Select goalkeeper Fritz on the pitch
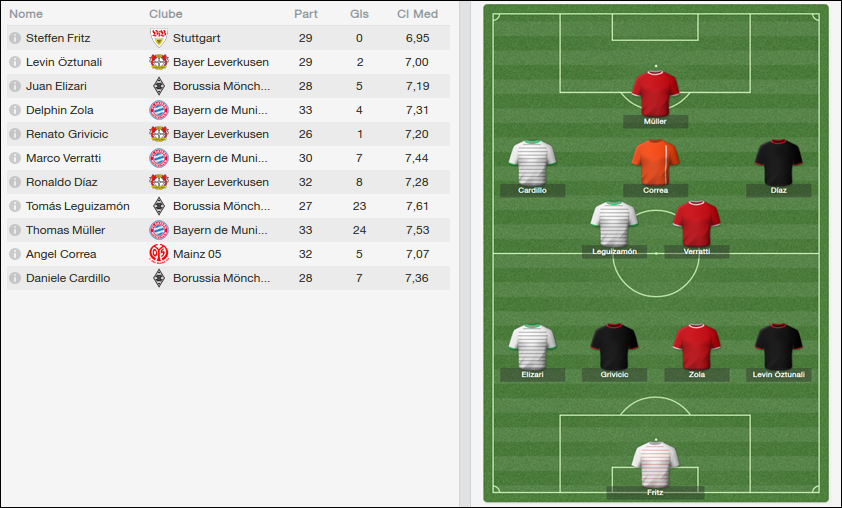The width and height of the screenshot is (842, 508). 655,464
